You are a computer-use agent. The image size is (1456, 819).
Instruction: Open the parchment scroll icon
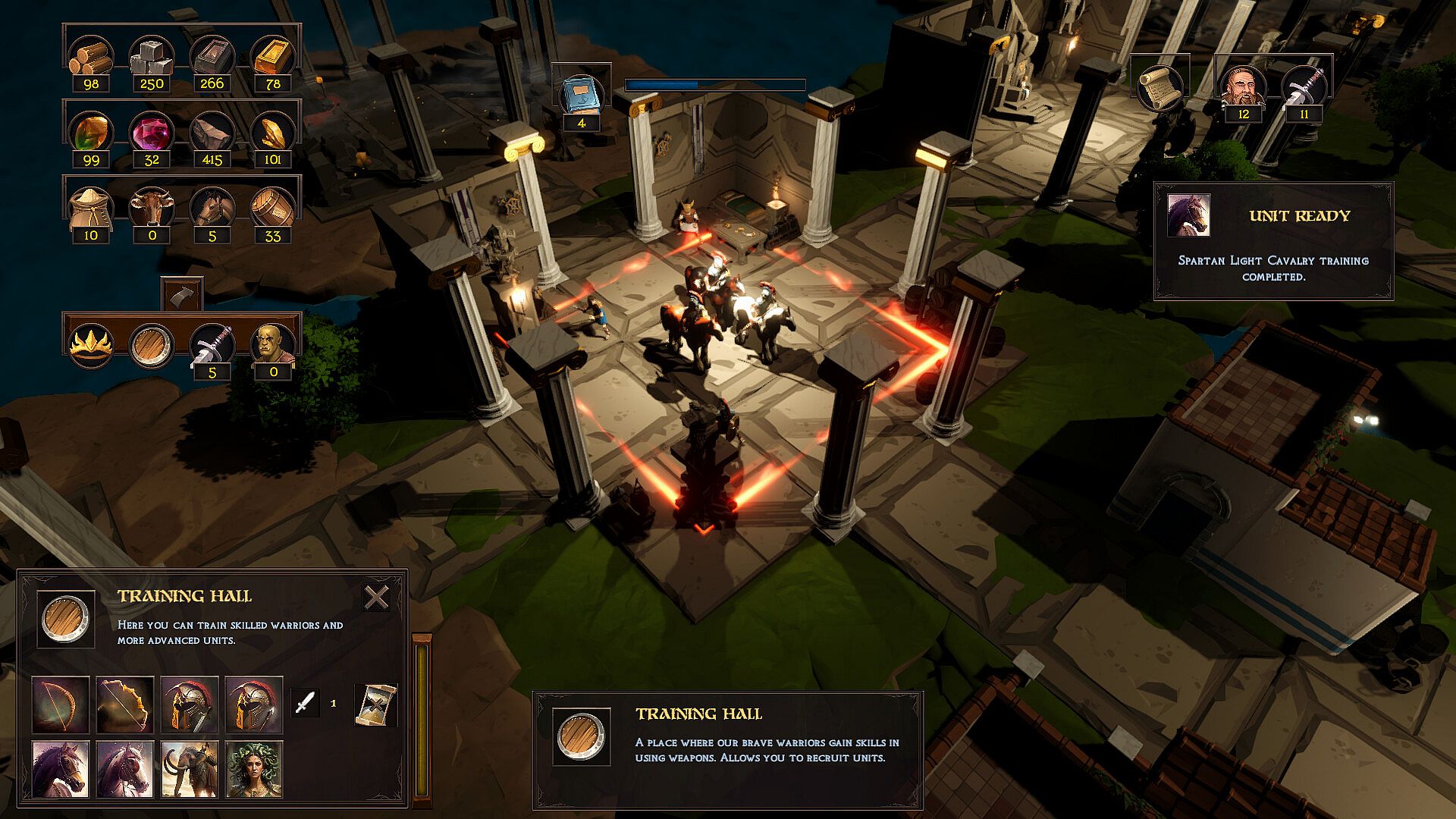coord(1159,88)
